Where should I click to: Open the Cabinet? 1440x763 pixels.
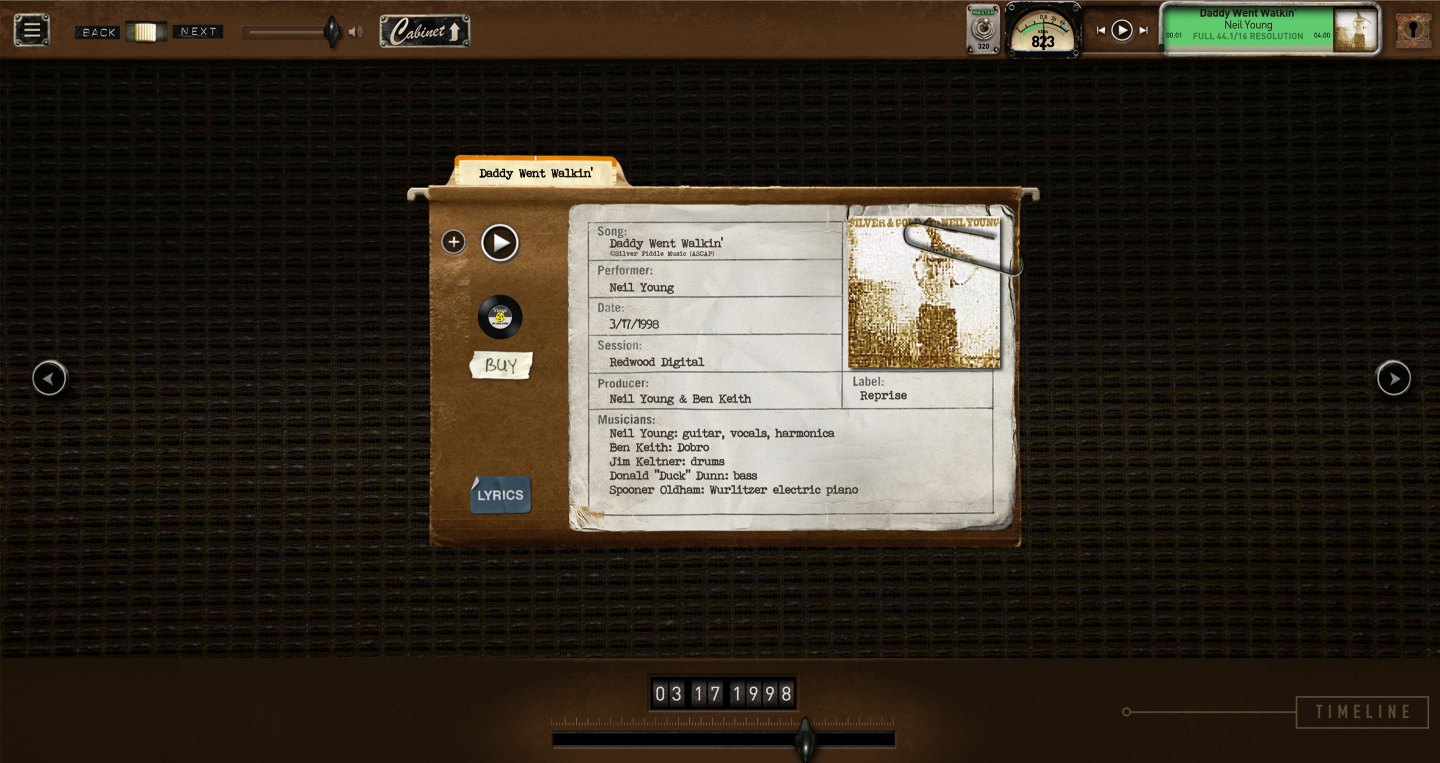pyautogui.click(x=424, y=31)
